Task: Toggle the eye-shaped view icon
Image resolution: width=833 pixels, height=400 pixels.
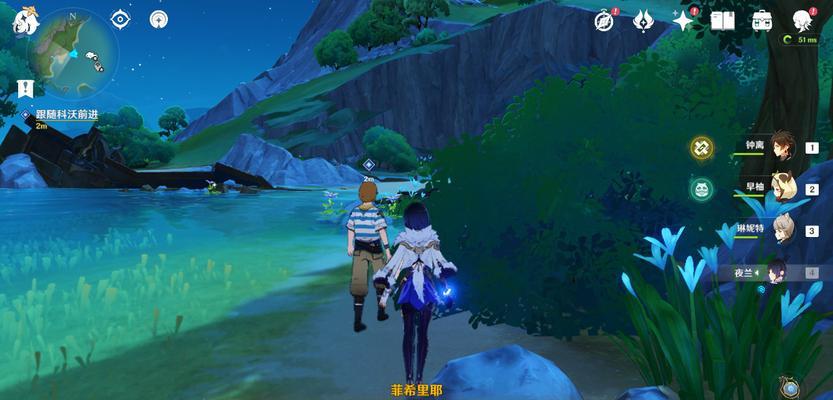Action: 120,19
